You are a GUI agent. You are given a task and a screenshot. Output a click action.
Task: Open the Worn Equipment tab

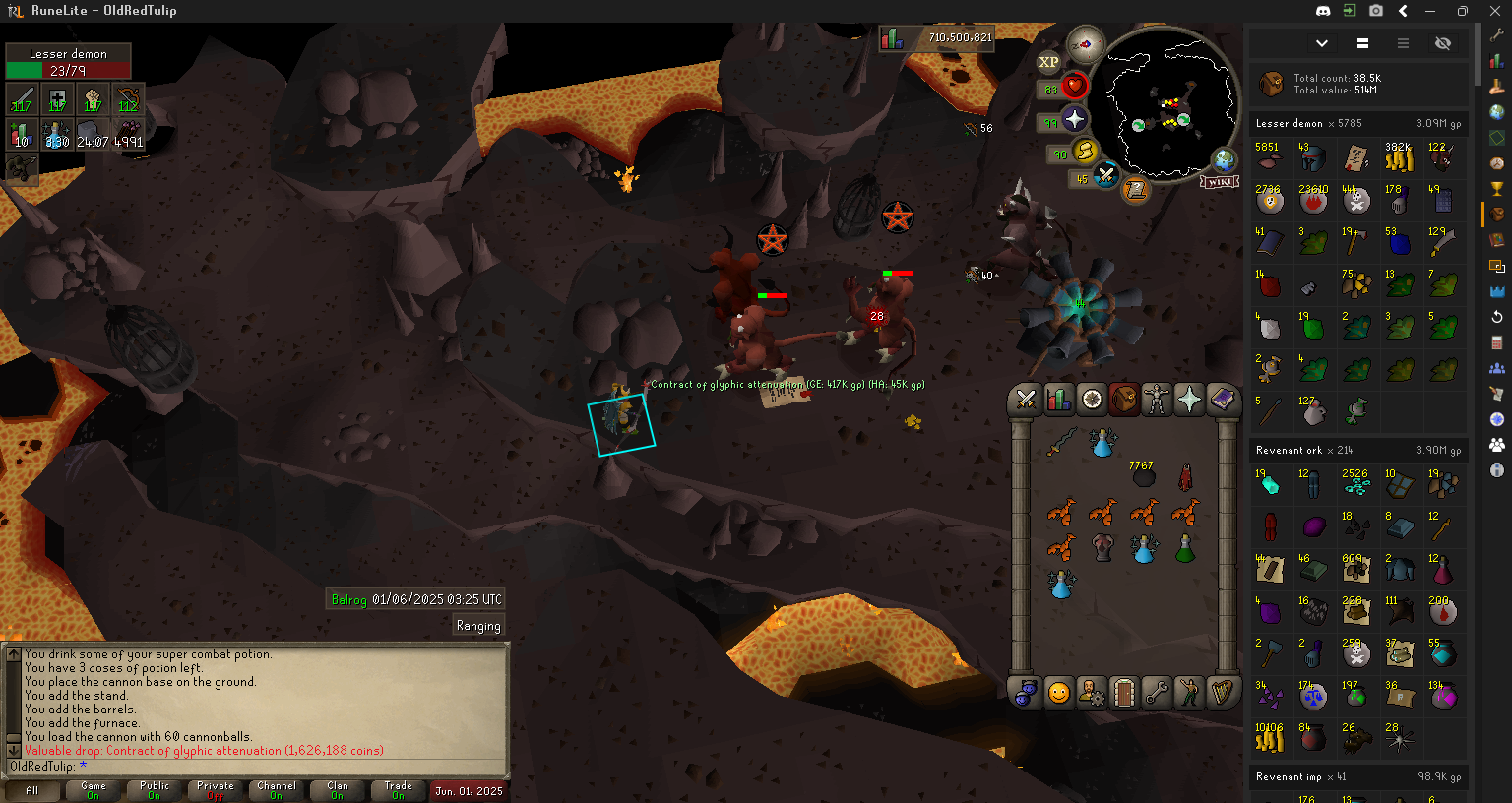click(x=1156, y=399)
